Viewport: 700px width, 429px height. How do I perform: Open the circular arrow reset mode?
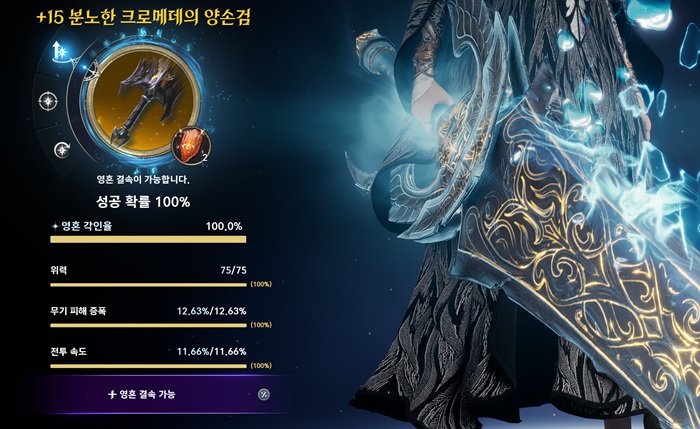(x=61, y=150)
